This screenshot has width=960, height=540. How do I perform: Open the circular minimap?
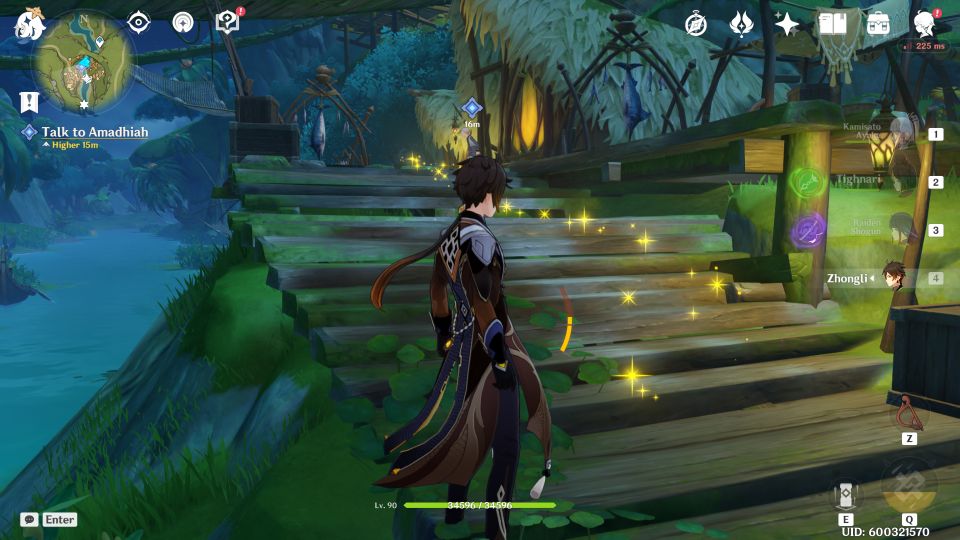tap(84, 62)
